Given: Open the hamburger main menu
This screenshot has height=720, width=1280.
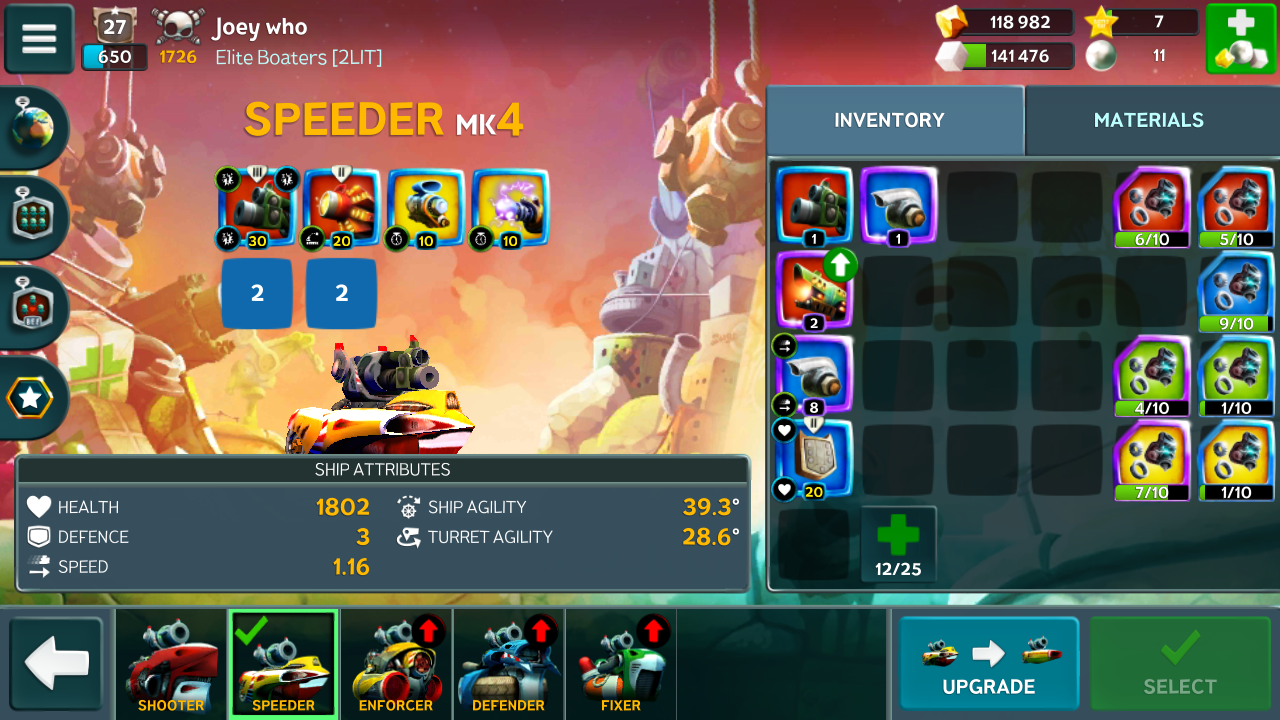Looking at the screenshot, I should (x=39, y=39).
